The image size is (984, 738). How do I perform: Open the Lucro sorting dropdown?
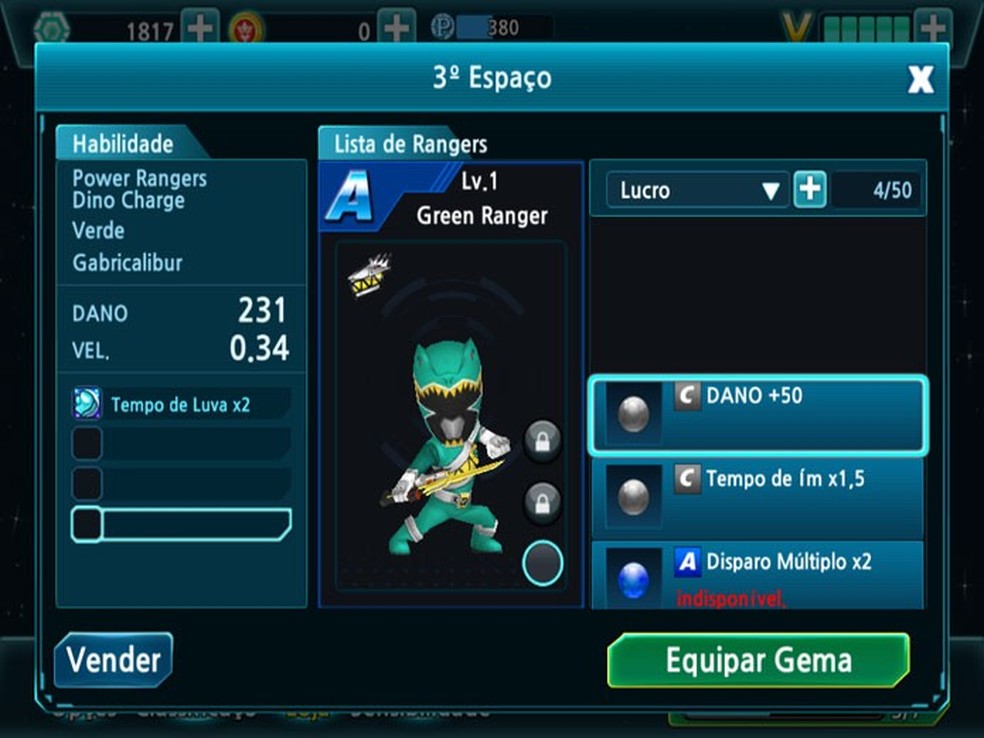(x=697, y=190)
